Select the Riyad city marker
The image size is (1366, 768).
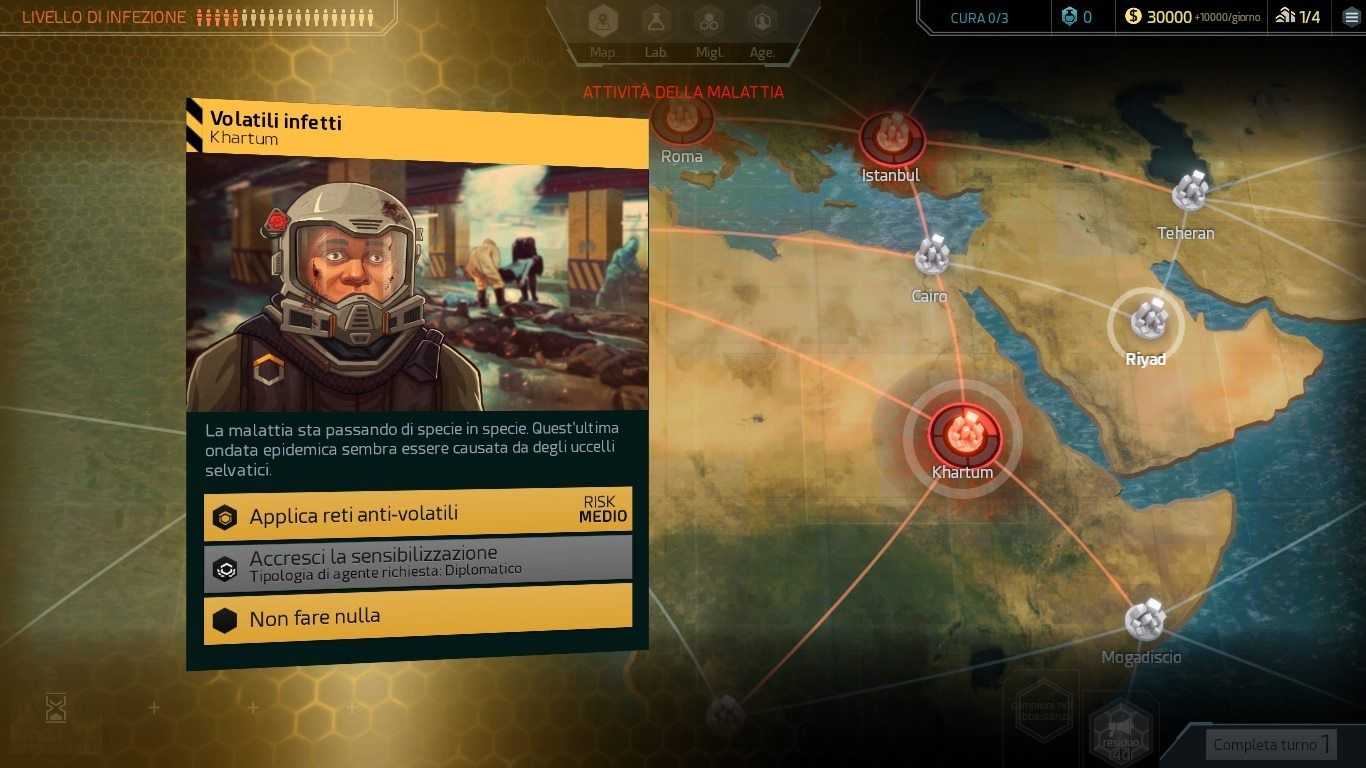coord(1146,321)
